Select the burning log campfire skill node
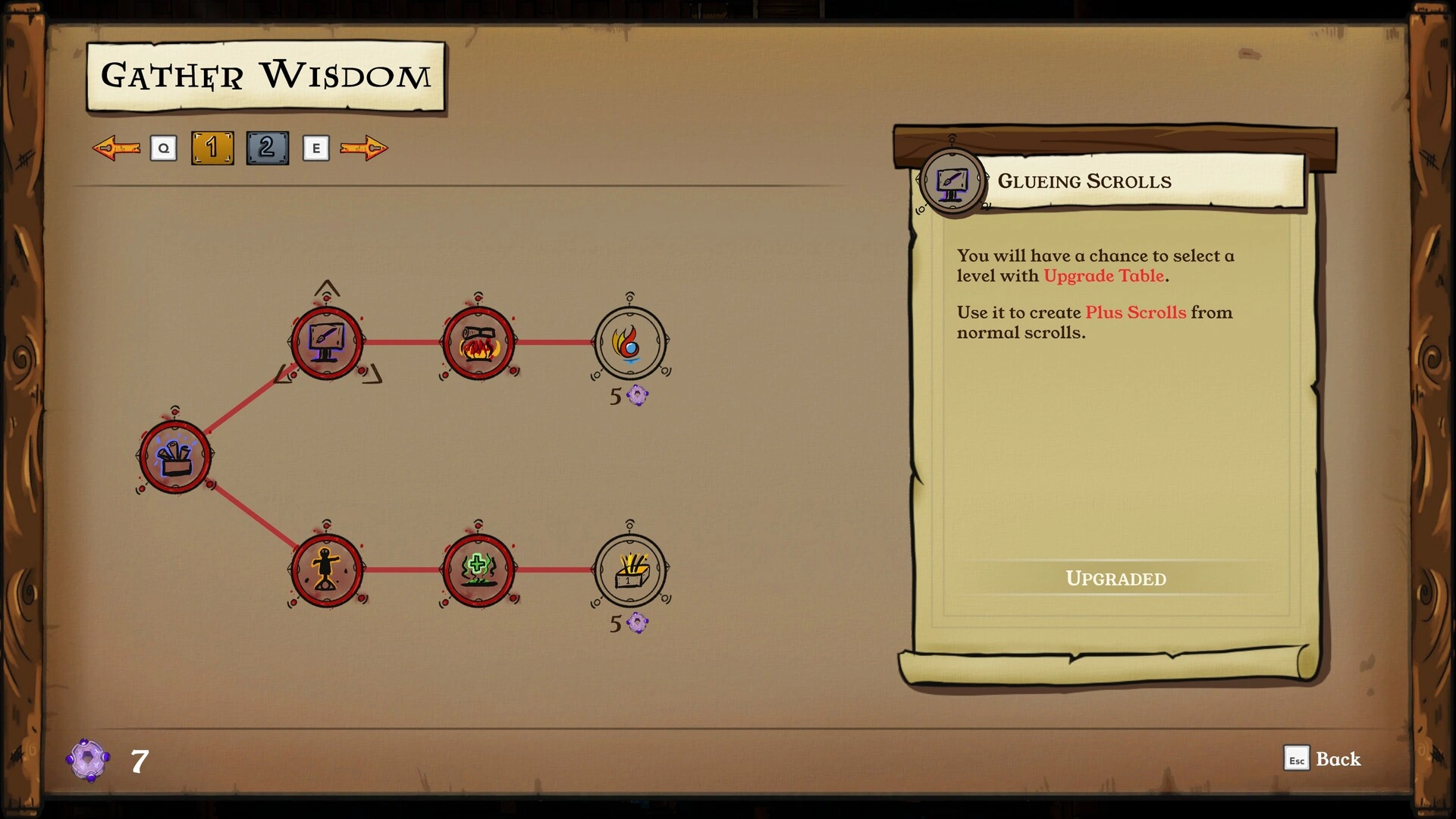1456x819 pixels. pos(479,343)
